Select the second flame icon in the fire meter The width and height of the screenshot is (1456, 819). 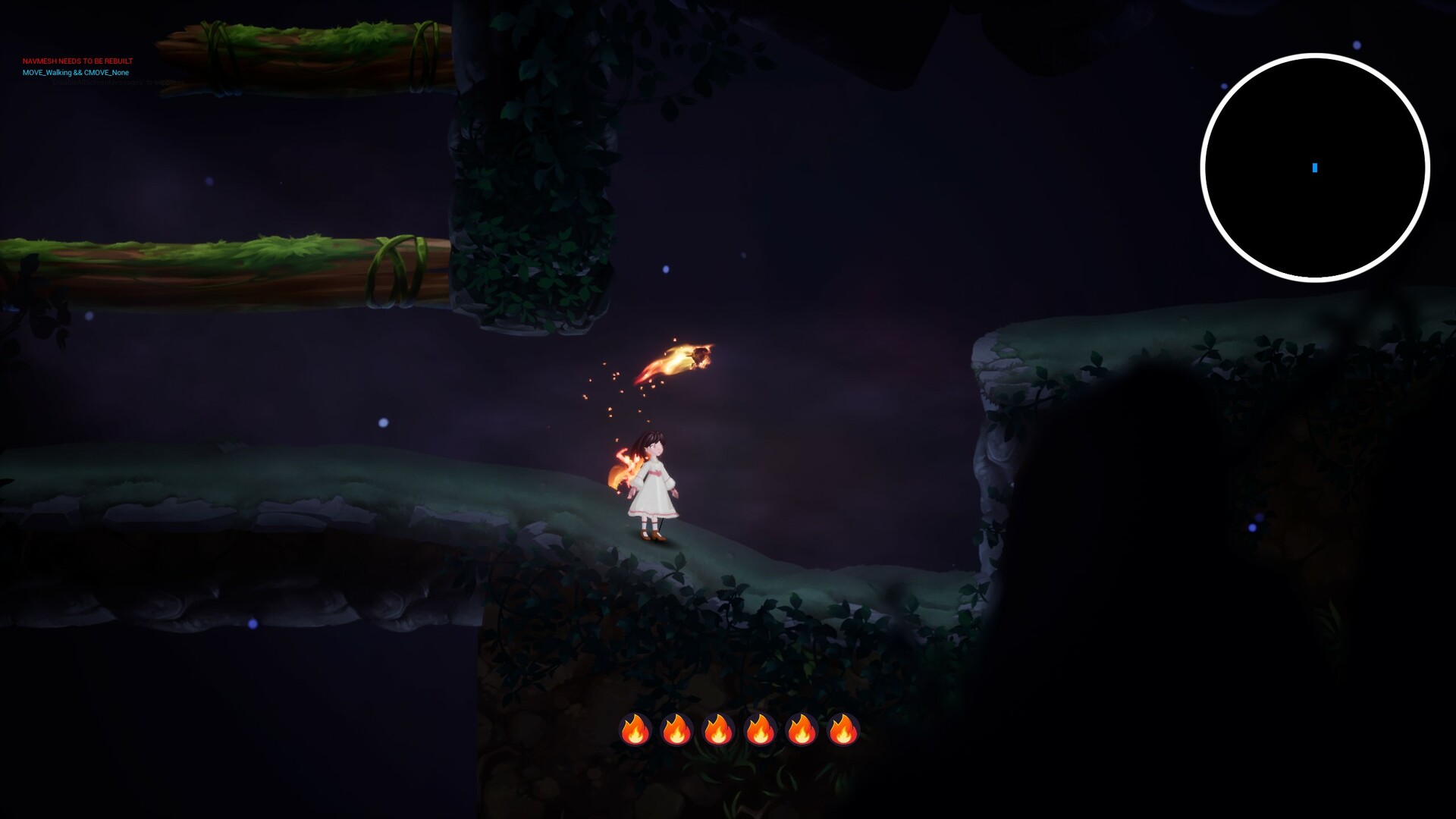pyautogui.click(x=677, y=730)
